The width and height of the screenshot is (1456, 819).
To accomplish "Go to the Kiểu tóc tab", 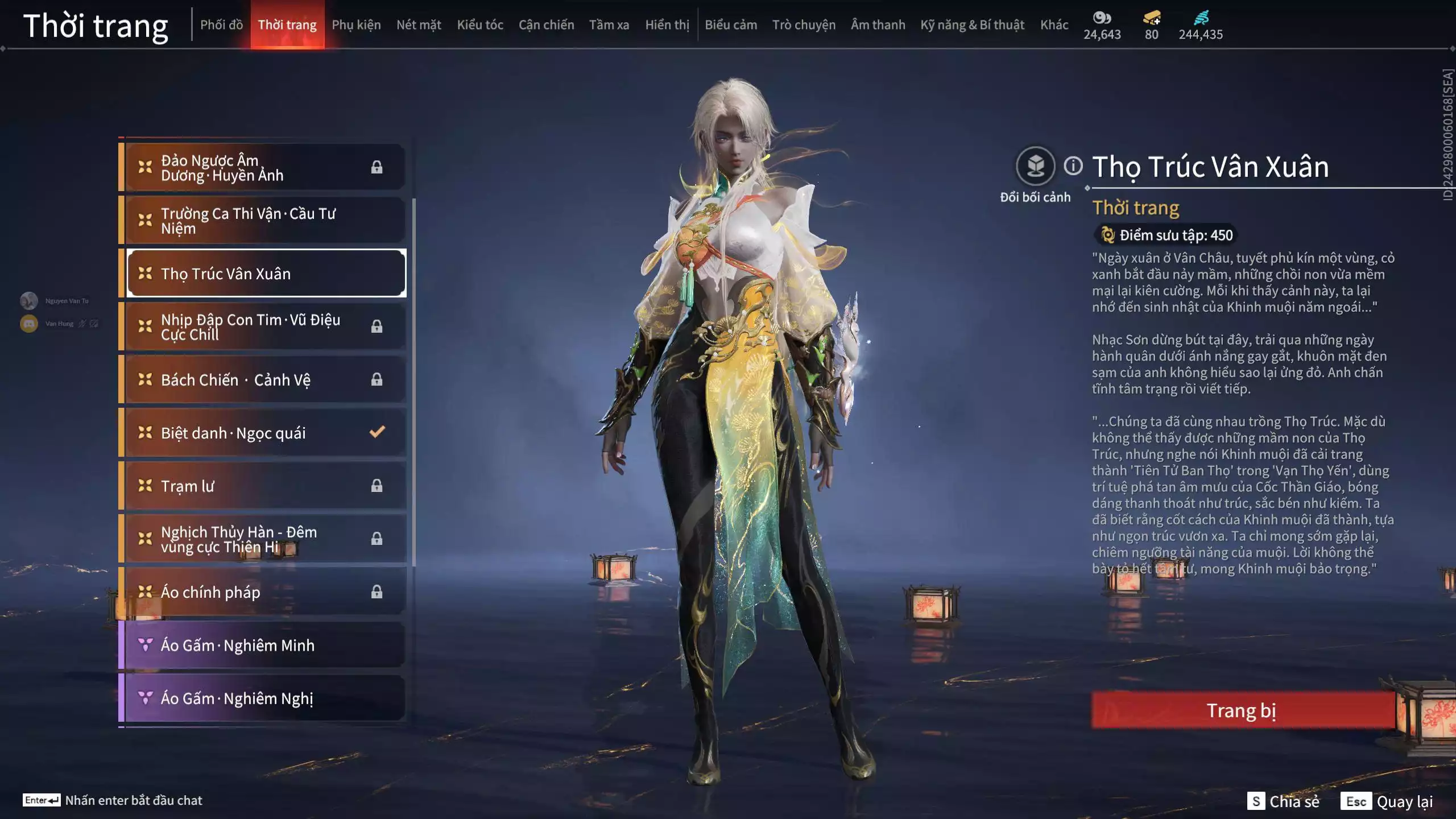I will coord(480,25).
